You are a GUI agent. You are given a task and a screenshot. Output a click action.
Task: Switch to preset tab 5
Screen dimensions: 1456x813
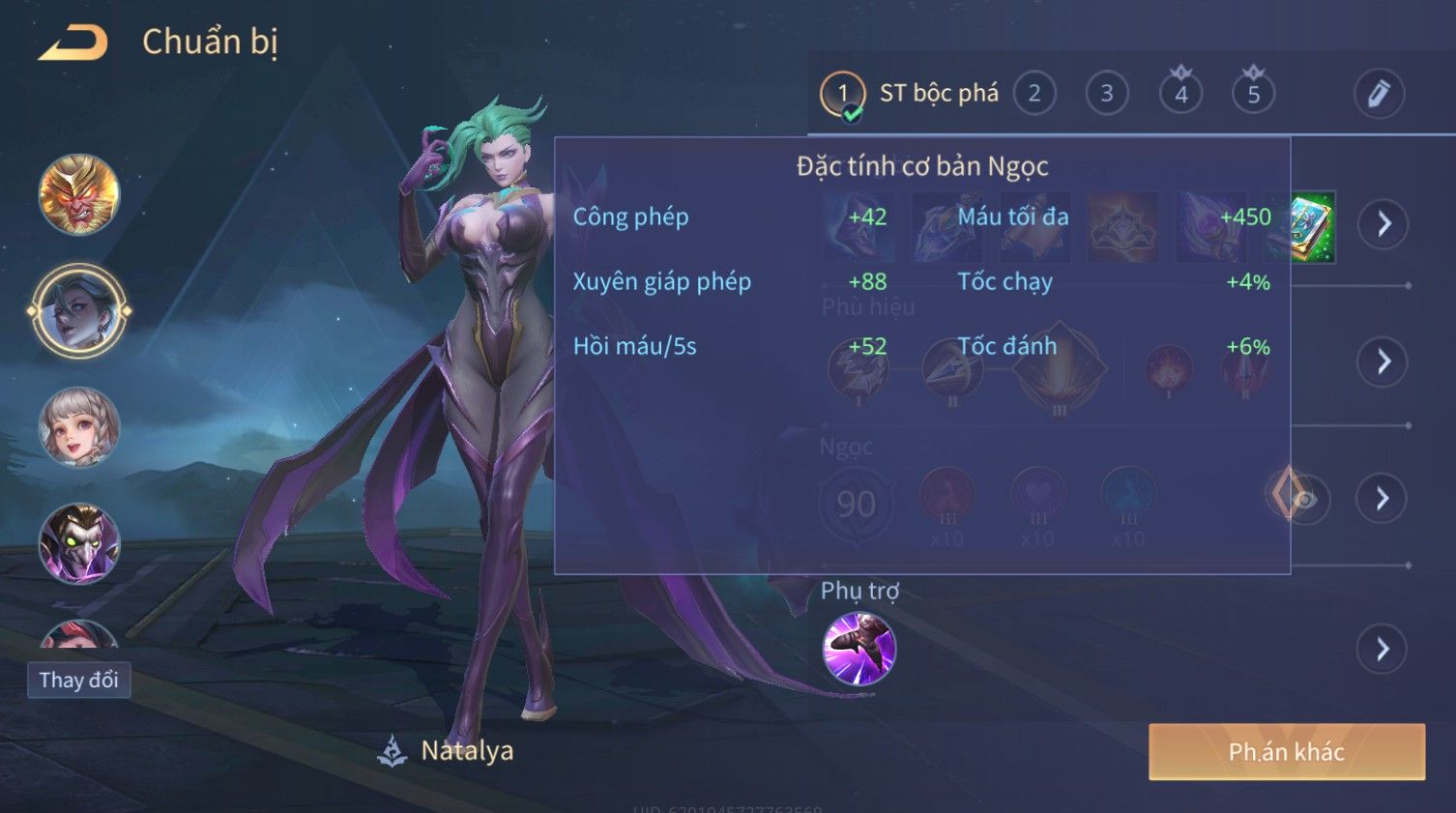1253,94
